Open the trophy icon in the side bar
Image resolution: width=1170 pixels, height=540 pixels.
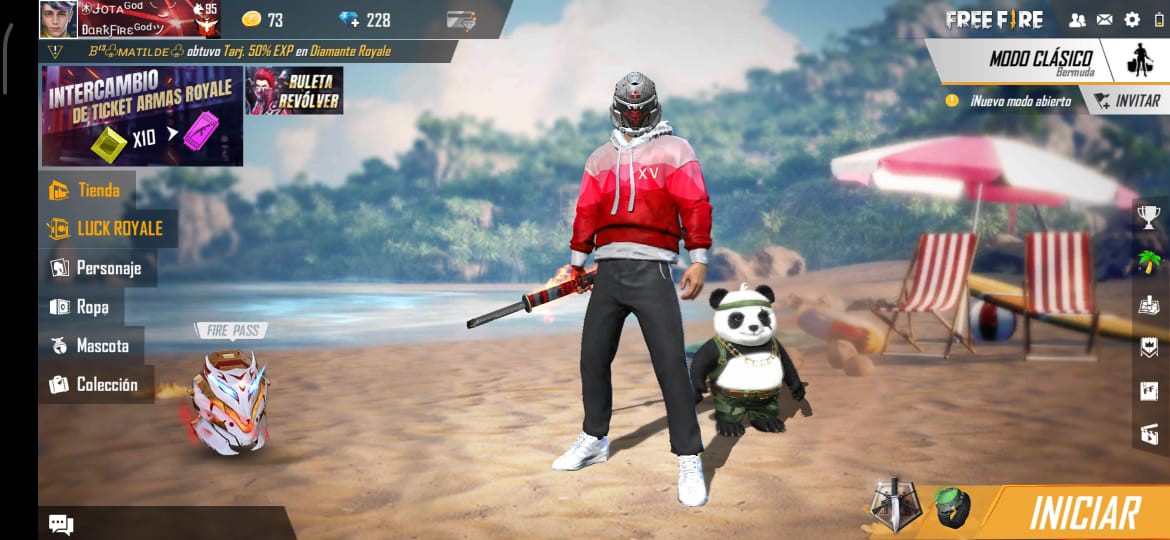click(1149, 216)
